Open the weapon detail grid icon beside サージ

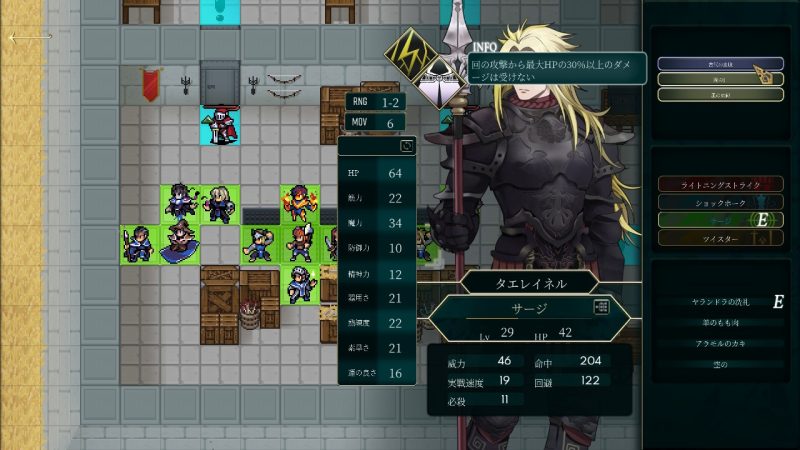click(601, 307)
